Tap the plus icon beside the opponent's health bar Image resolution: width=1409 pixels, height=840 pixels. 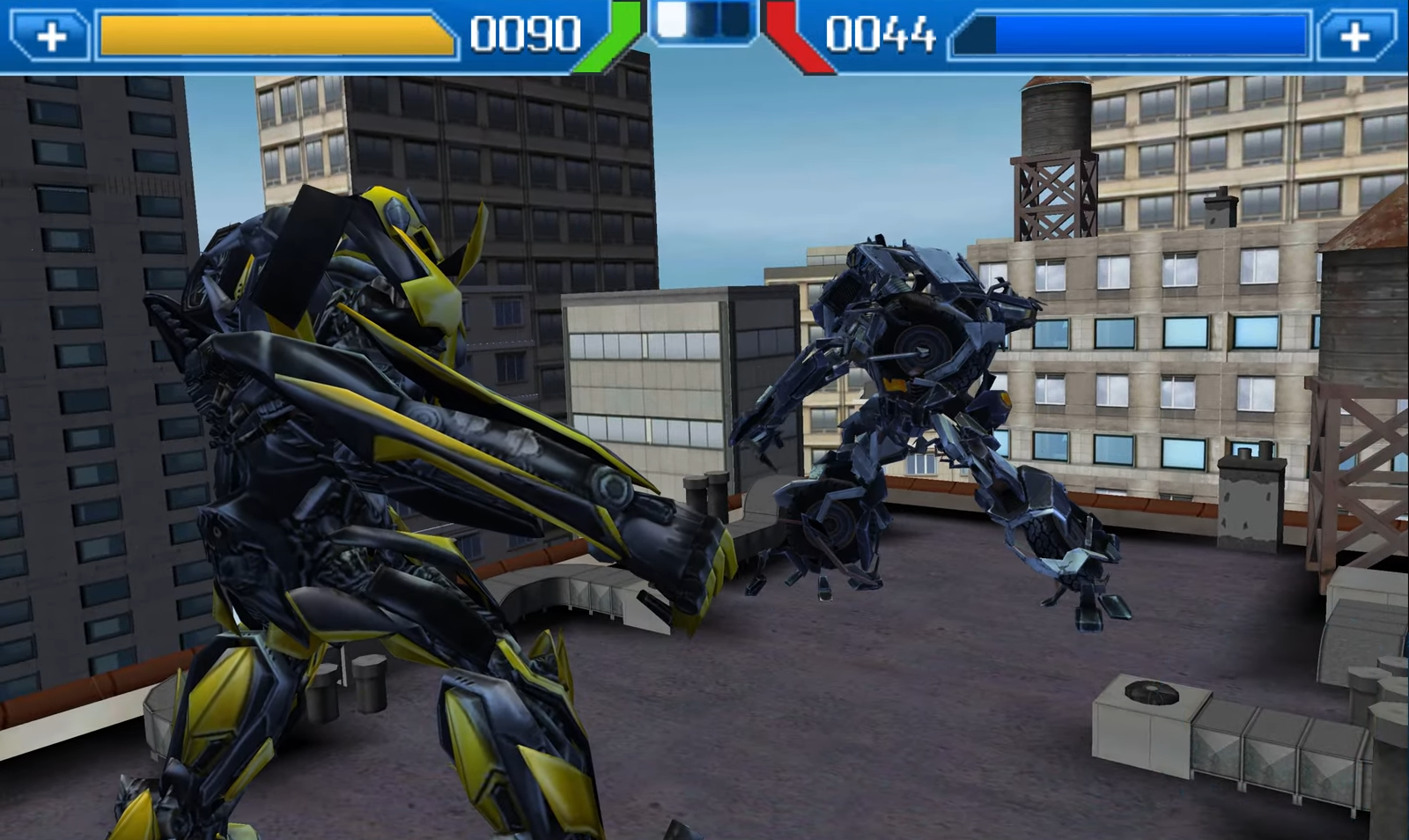tap(1357, 33)
